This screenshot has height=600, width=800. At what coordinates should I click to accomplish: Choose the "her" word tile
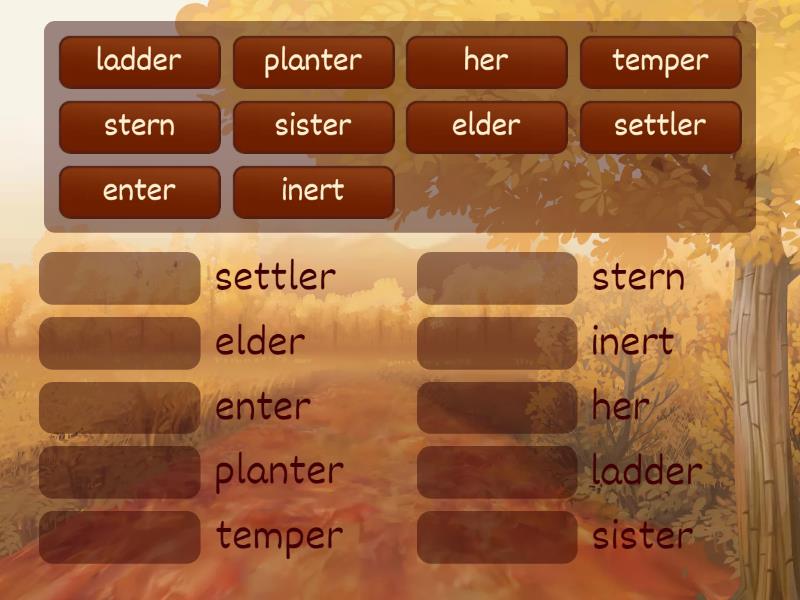tap(486, 62)
